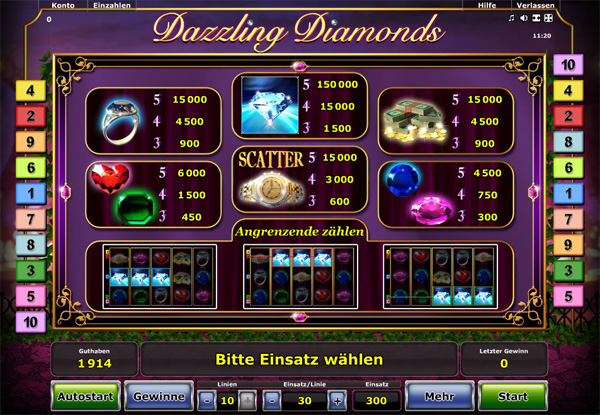The width and height of the screenshot is (600, 415).
Task: Increase the number of Linien
Action: click(246, 400)
